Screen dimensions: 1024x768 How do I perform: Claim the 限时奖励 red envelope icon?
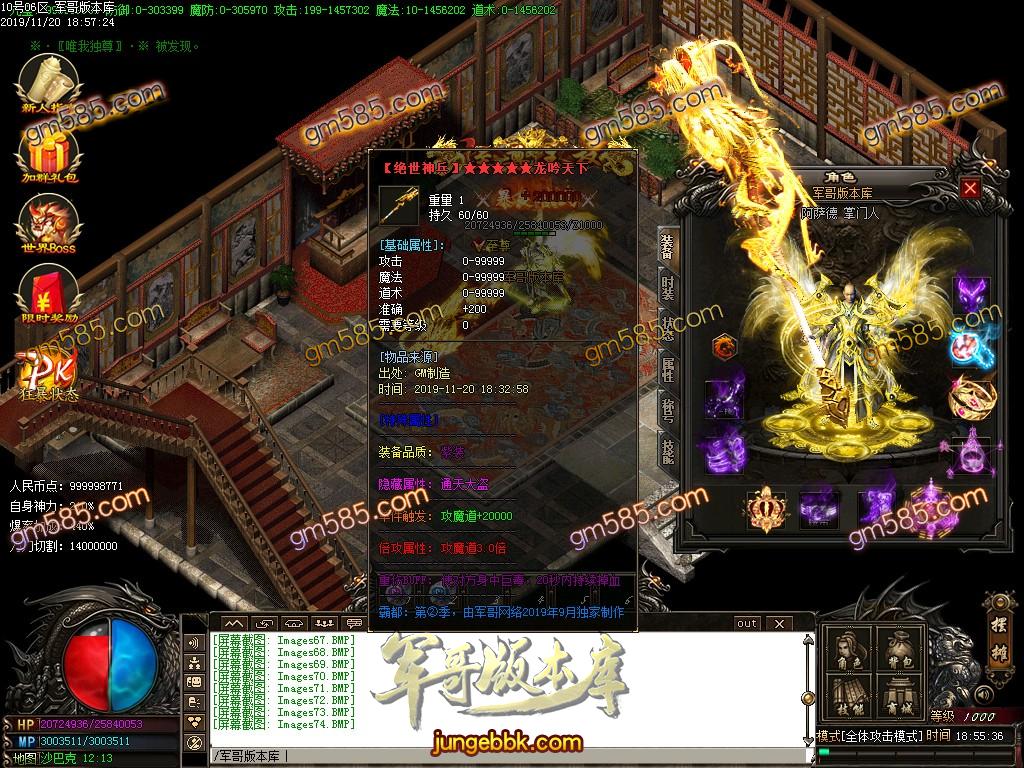pos(49,297)
